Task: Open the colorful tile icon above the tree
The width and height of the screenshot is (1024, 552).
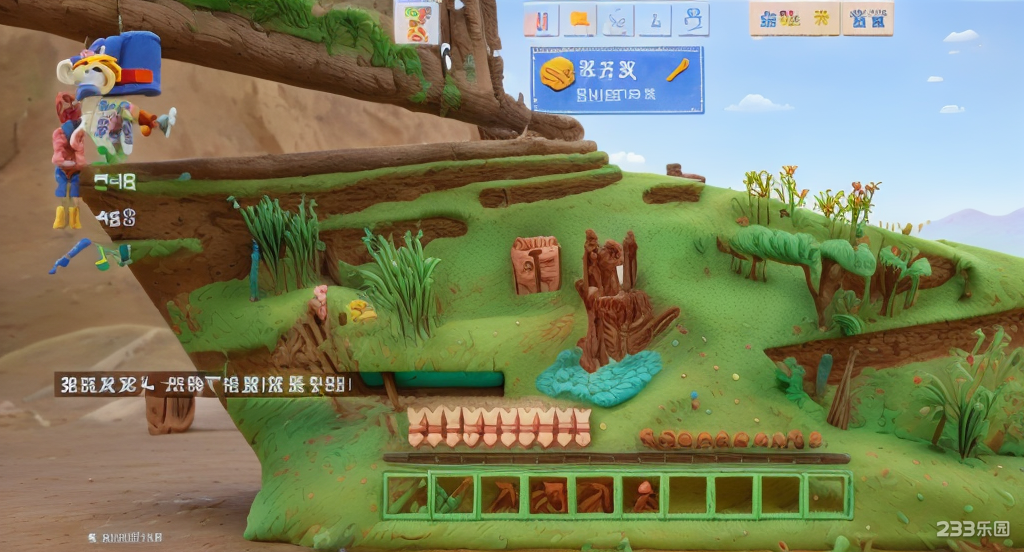Action: pos(416,22)
